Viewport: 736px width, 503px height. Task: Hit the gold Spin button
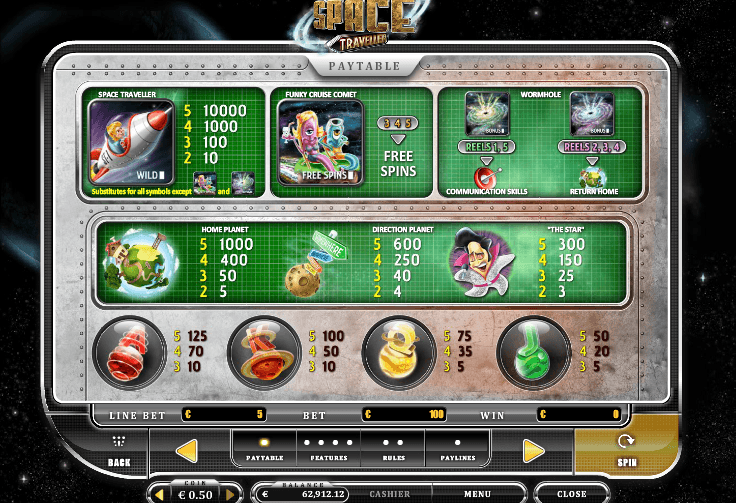point(626,450)
